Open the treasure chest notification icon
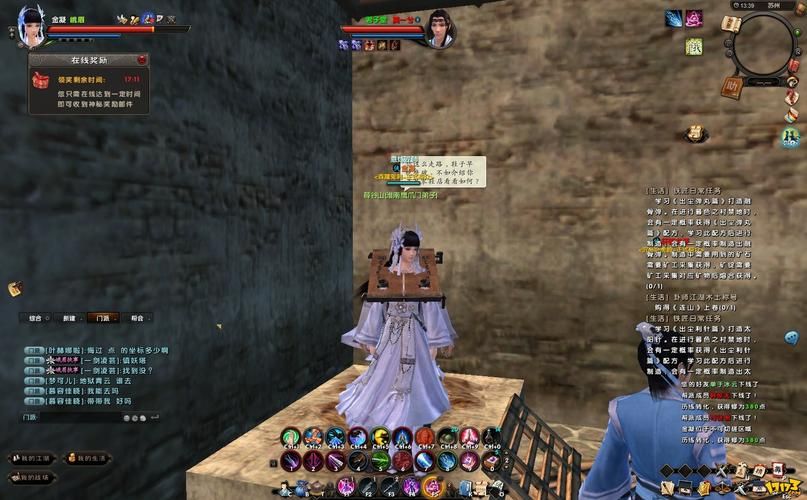The width and height of the screenshot is (807, 500). (x=692, y=133)
